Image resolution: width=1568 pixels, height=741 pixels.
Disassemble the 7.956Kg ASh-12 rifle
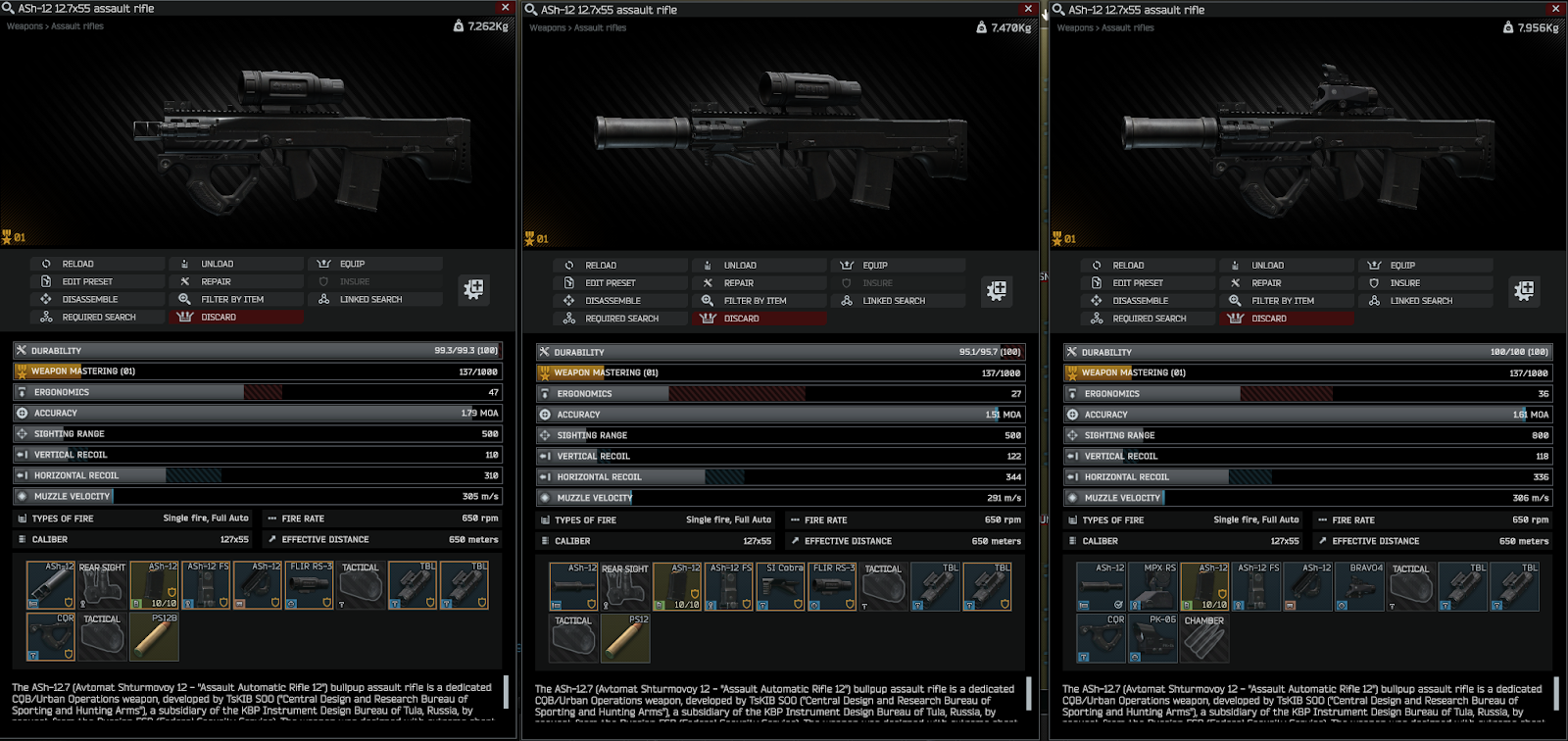1140,301
